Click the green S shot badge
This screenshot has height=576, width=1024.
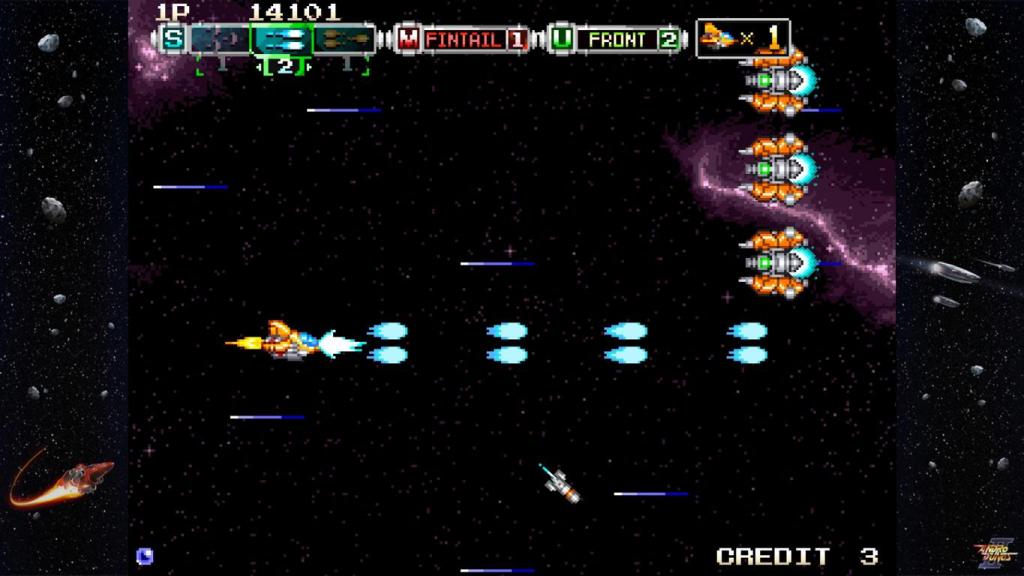pyautogui.click(x=174, y=40)
